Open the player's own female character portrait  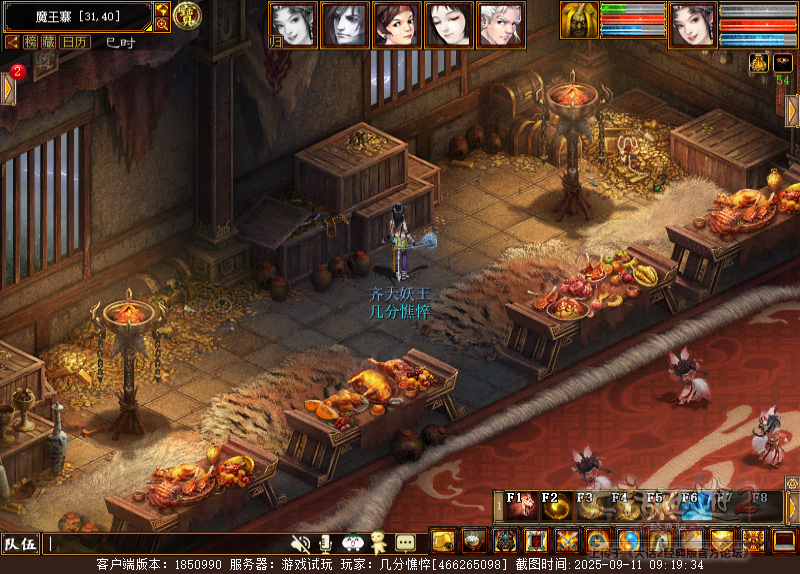pyautogui.click(x=691, y=25)
